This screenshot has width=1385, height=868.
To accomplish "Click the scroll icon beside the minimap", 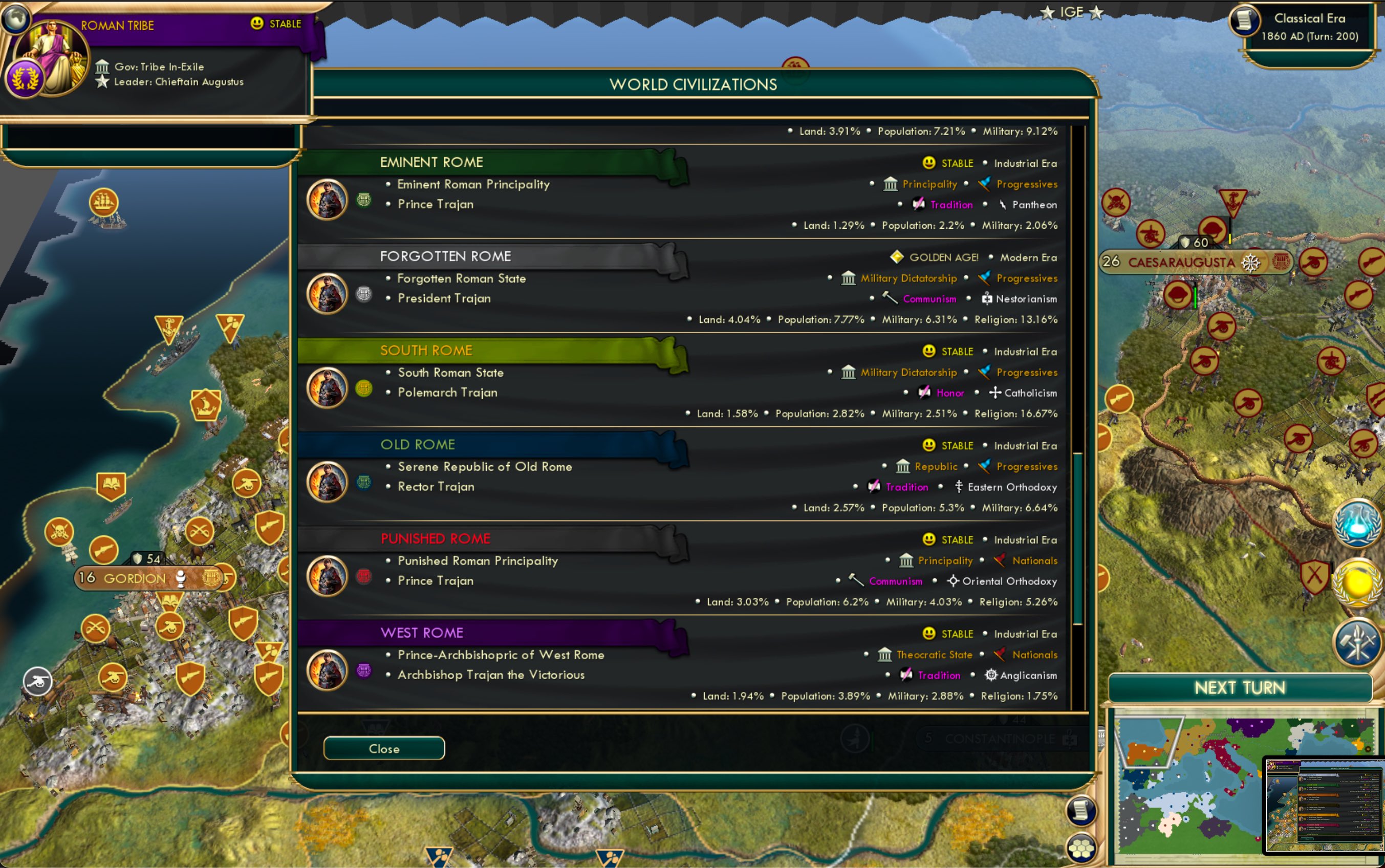I will [x=1081, y=811].
